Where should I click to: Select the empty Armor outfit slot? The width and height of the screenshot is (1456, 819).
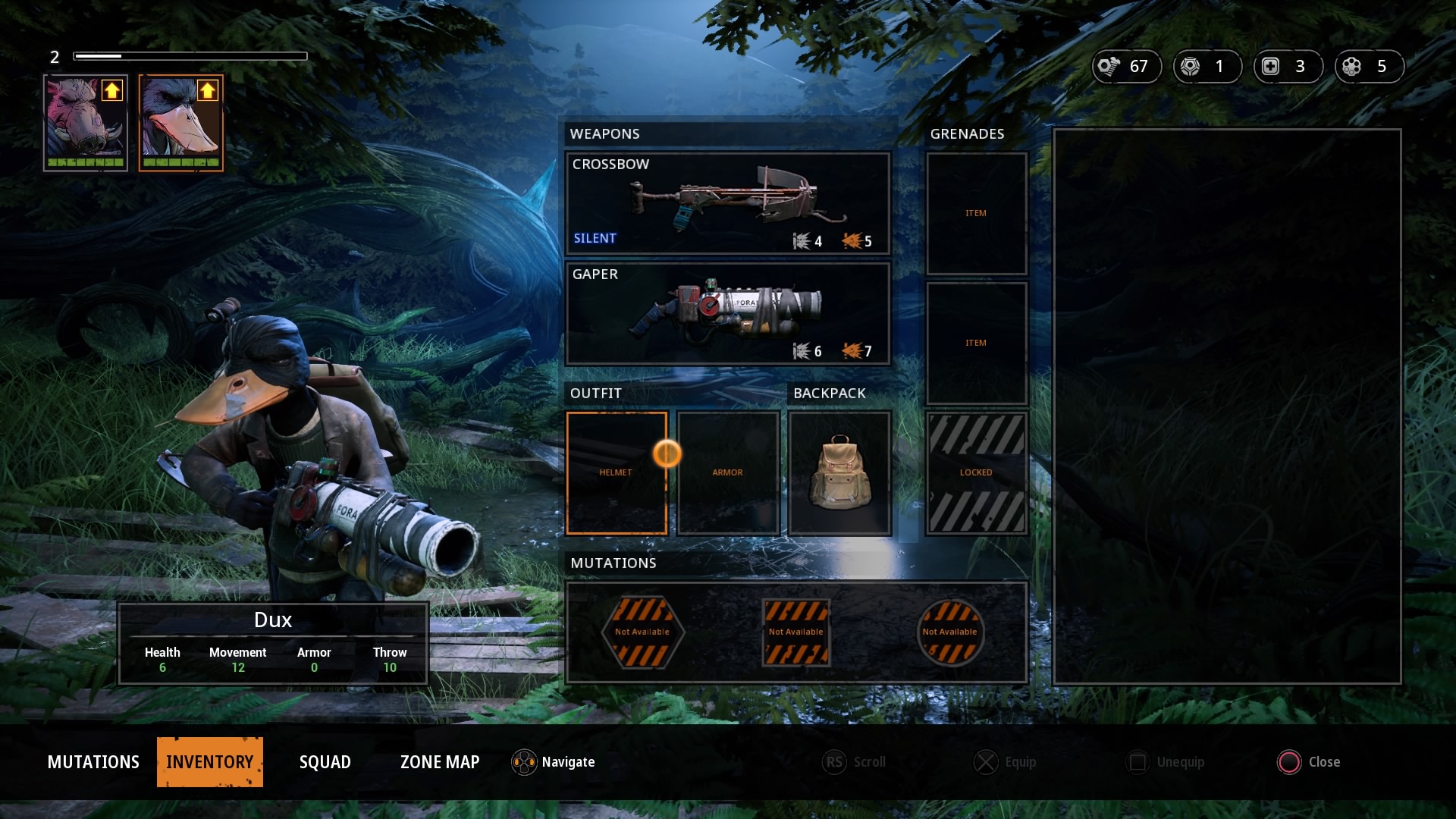728,473
